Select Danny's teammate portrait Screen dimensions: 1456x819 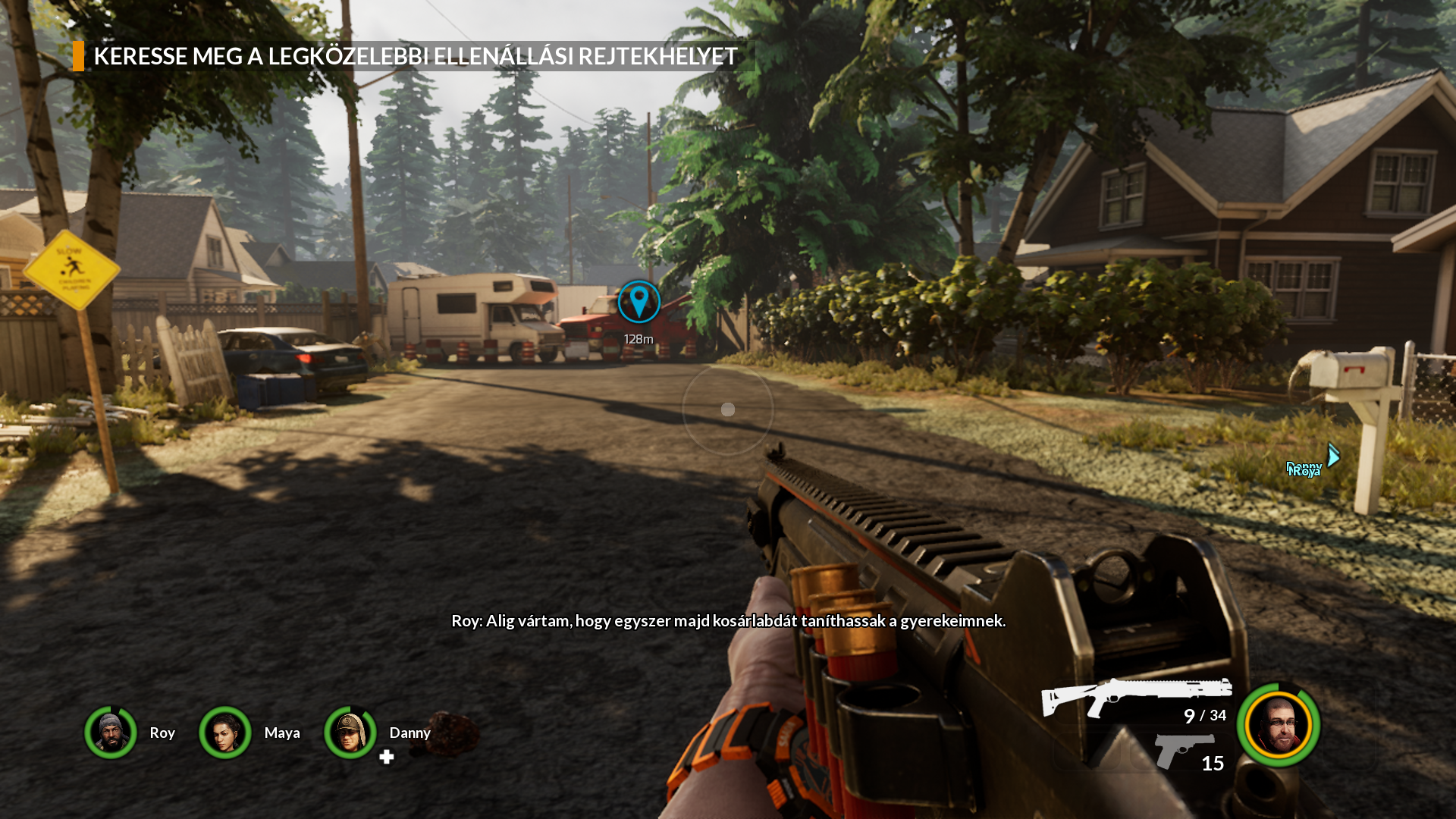tap(350, 733)
